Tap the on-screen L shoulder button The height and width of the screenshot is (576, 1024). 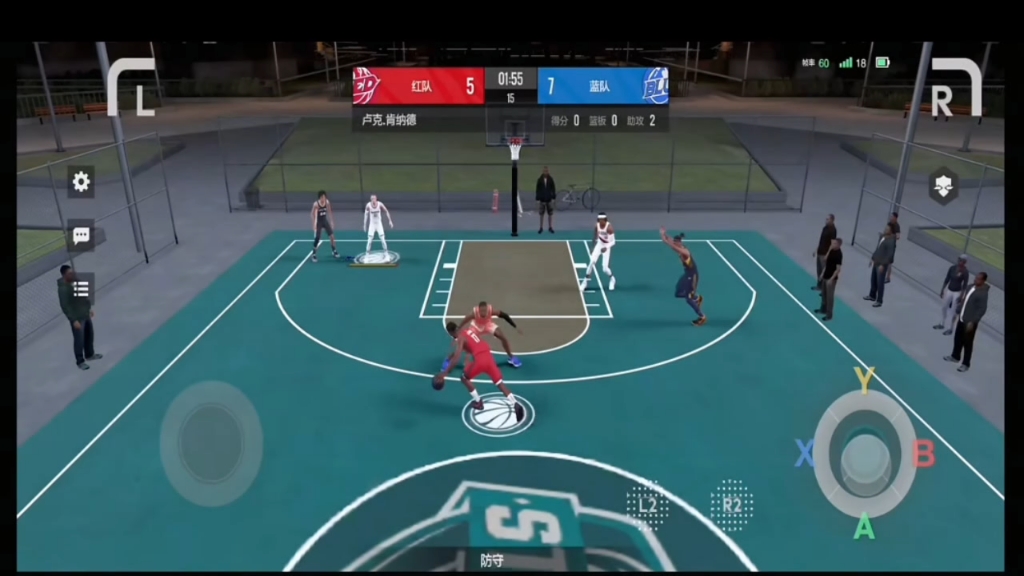132,87
